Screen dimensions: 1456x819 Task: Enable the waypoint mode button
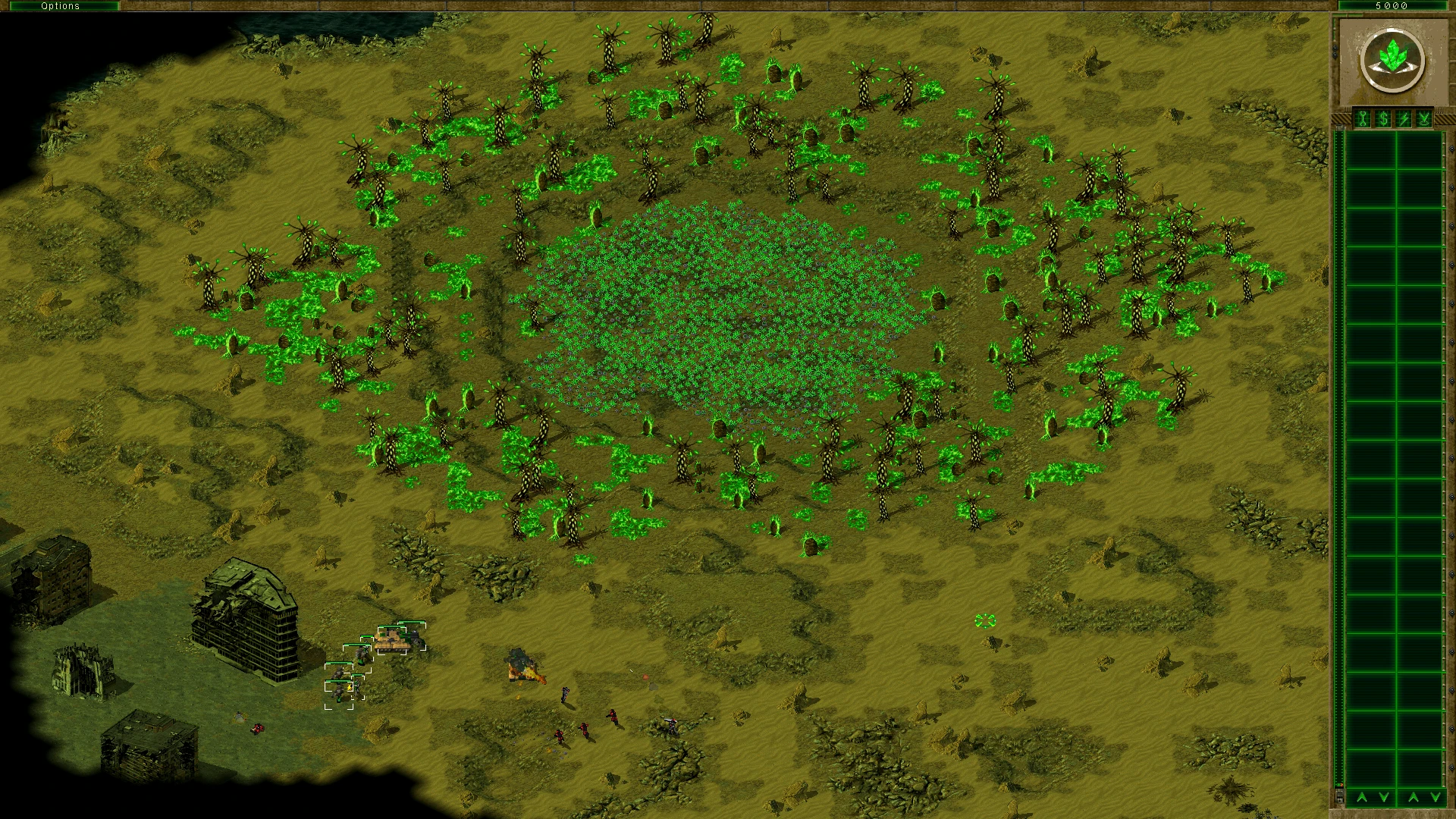1424,119
